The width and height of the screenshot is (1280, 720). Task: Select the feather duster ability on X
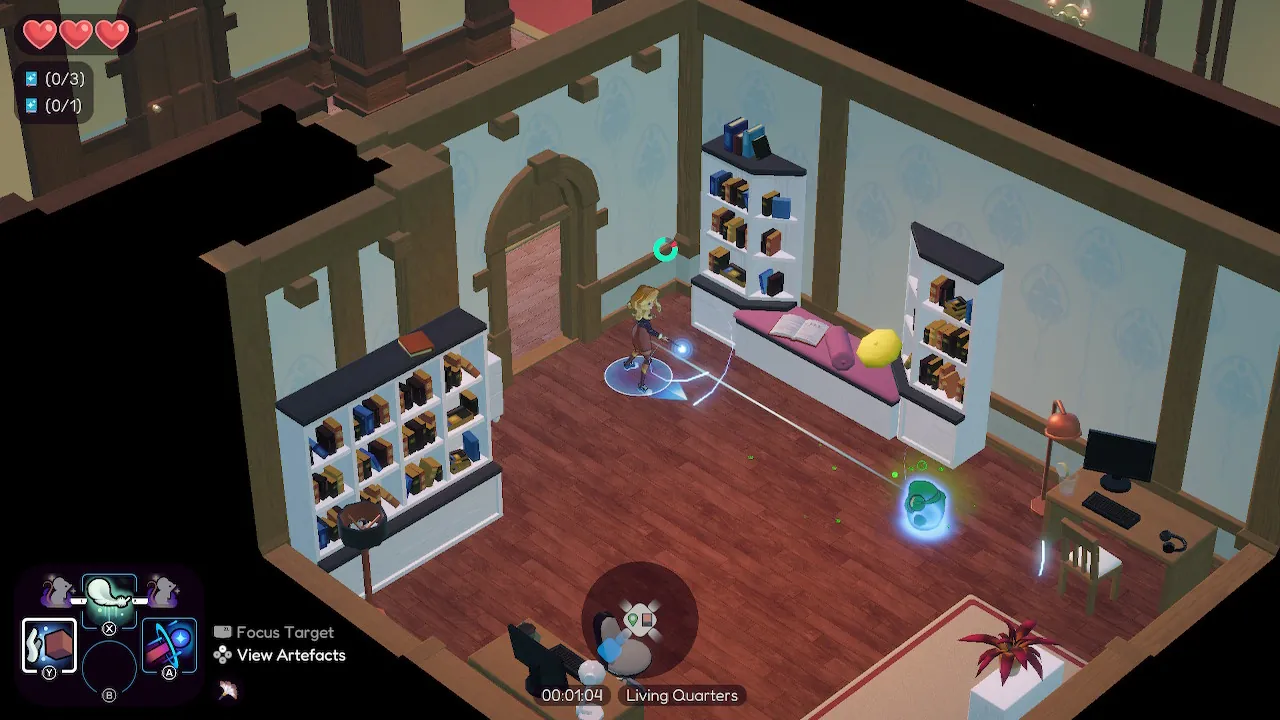pyautogui.click(x=110, y=600)
